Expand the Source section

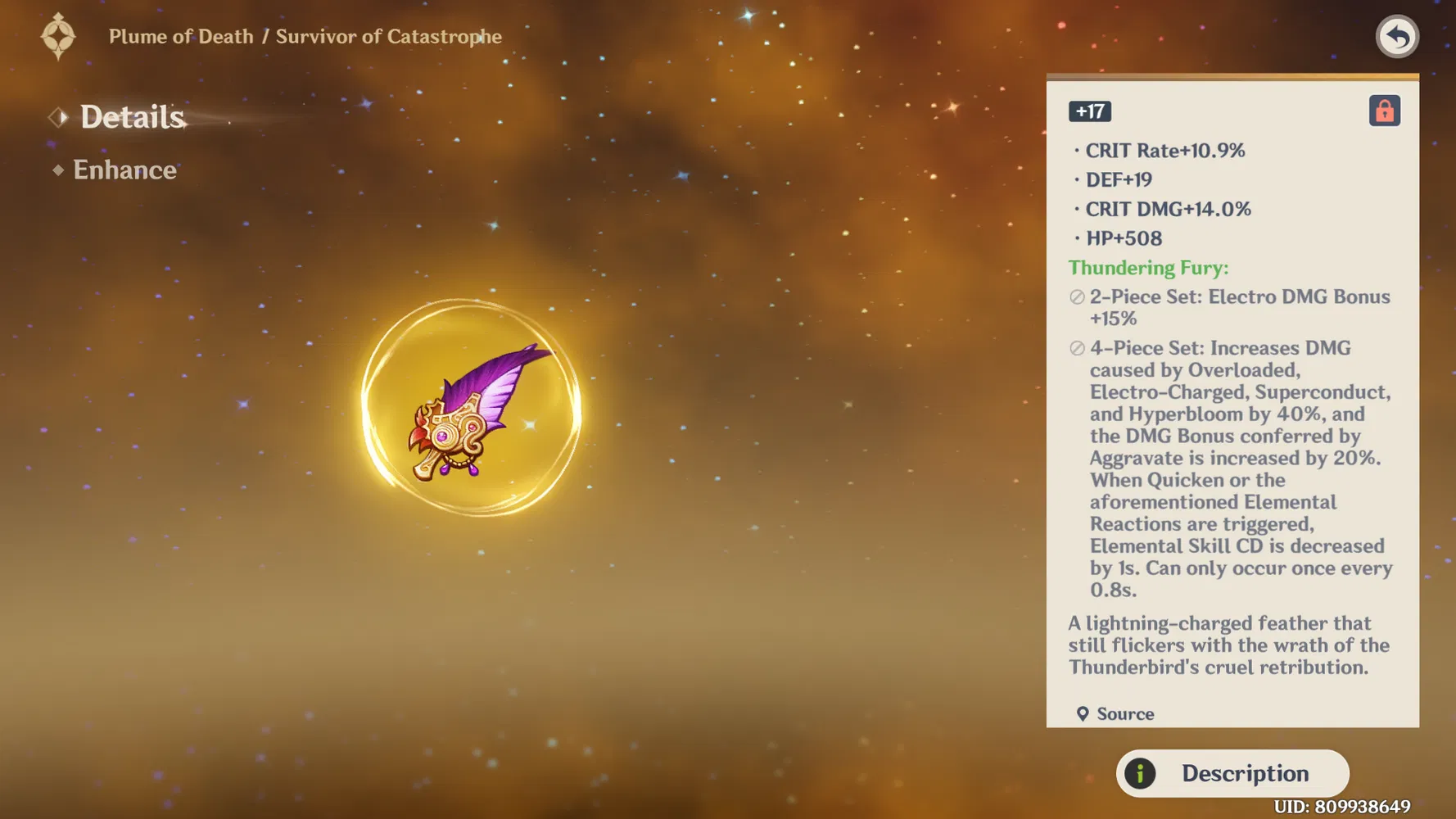coord(1124,713)
